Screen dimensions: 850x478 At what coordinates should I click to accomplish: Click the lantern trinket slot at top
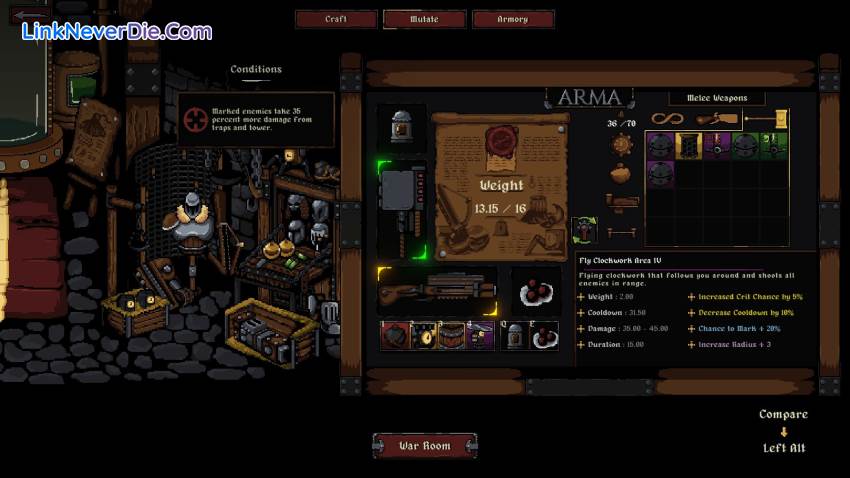point(402,128)
